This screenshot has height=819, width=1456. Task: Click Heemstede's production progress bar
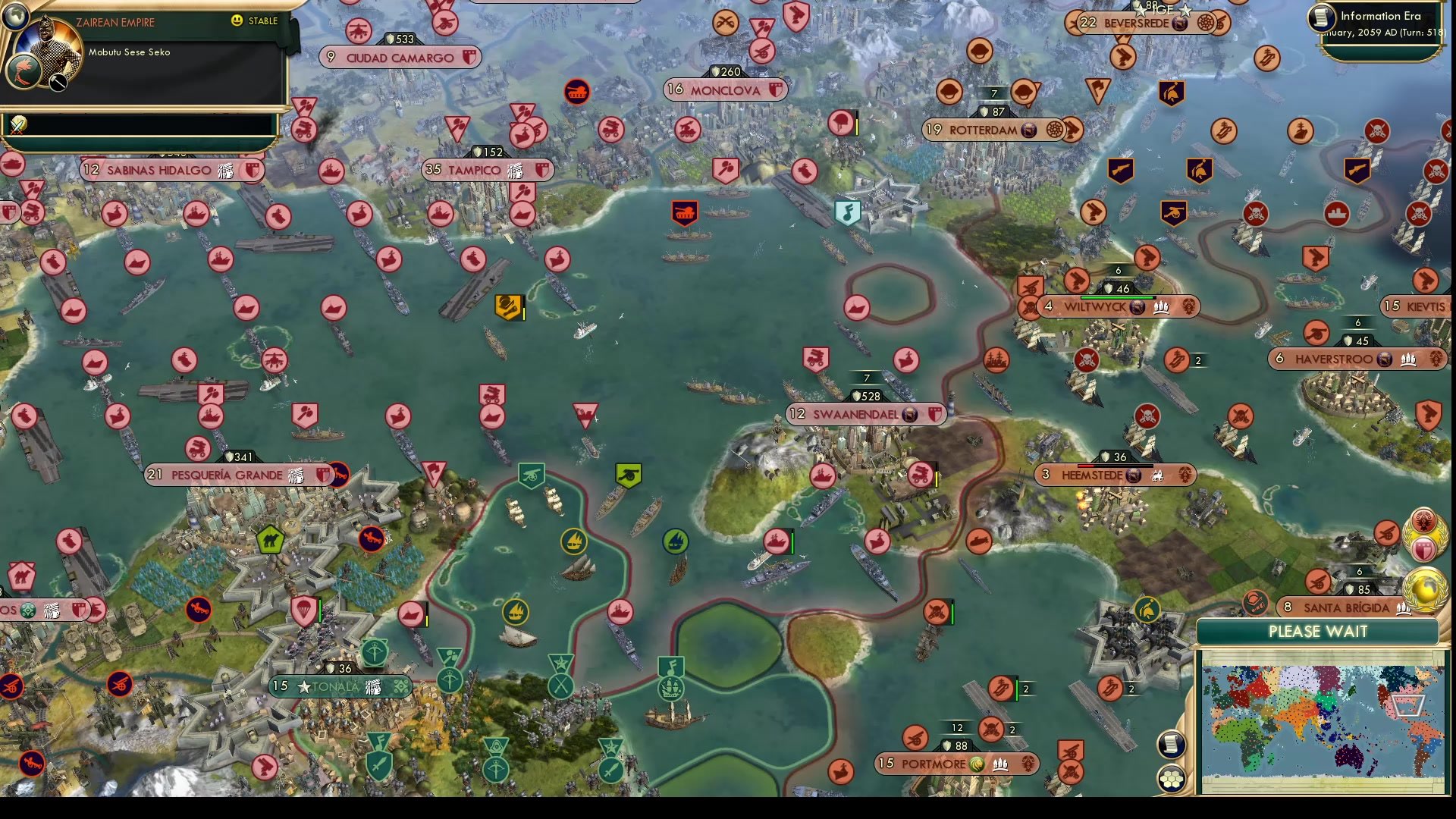point(1115,466)
